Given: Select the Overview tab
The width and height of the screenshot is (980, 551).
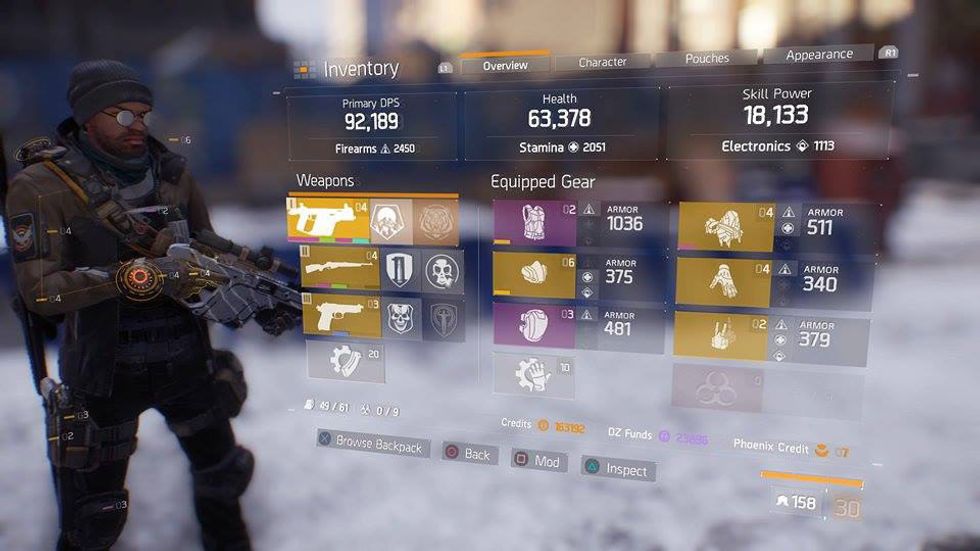Looking at the screenshot, I should pos(505,66).
